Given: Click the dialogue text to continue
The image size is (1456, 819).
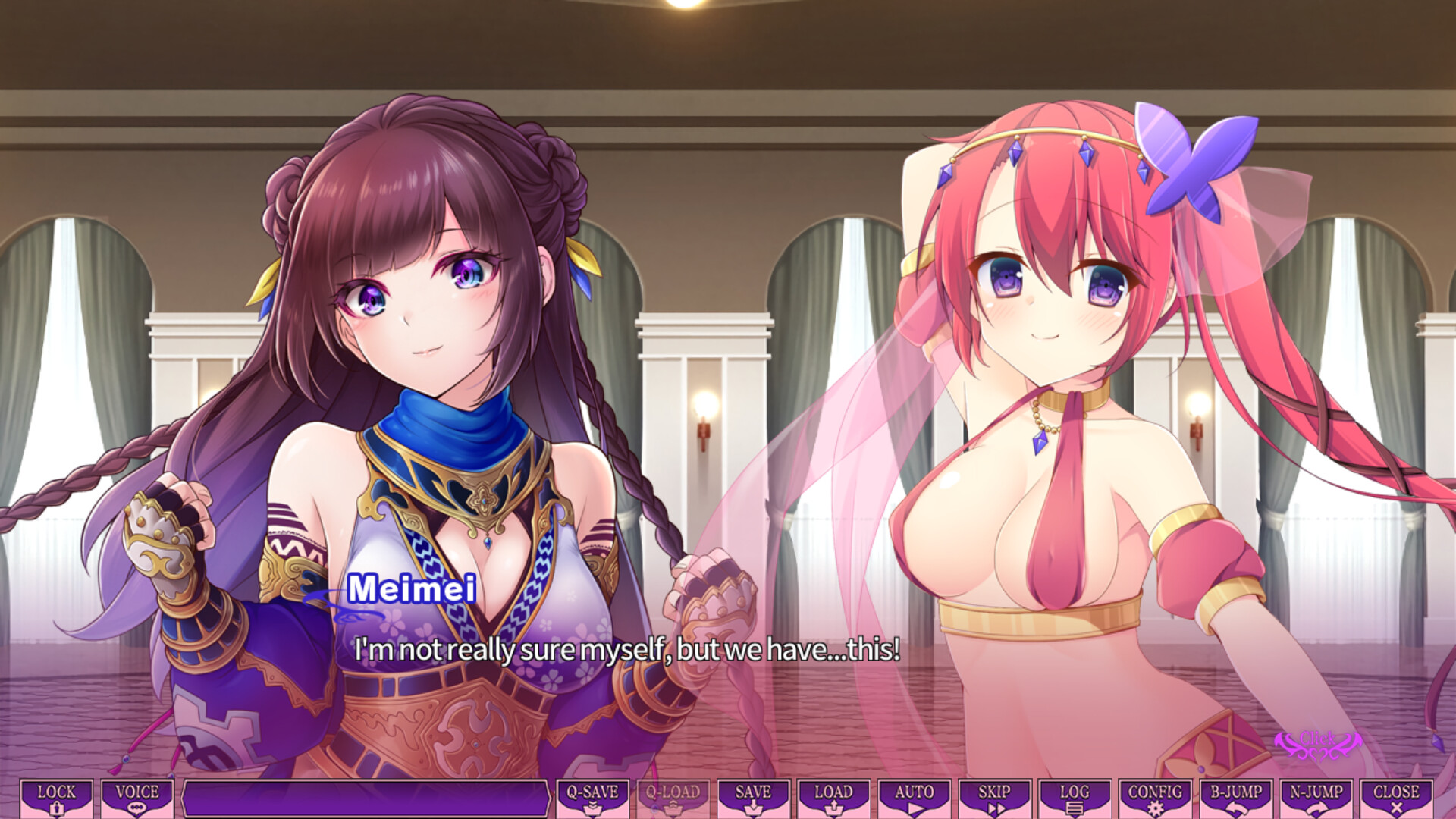Looking at the screenshot, I should (x=626, y=649).
